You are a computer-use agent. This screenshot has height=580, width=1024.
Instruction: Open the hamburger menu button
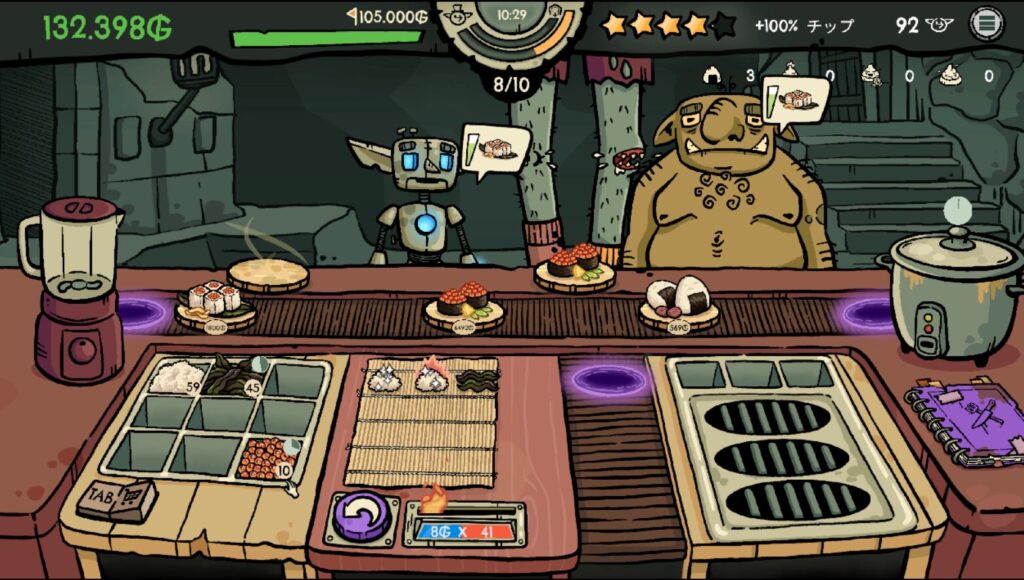click(986, 25)
